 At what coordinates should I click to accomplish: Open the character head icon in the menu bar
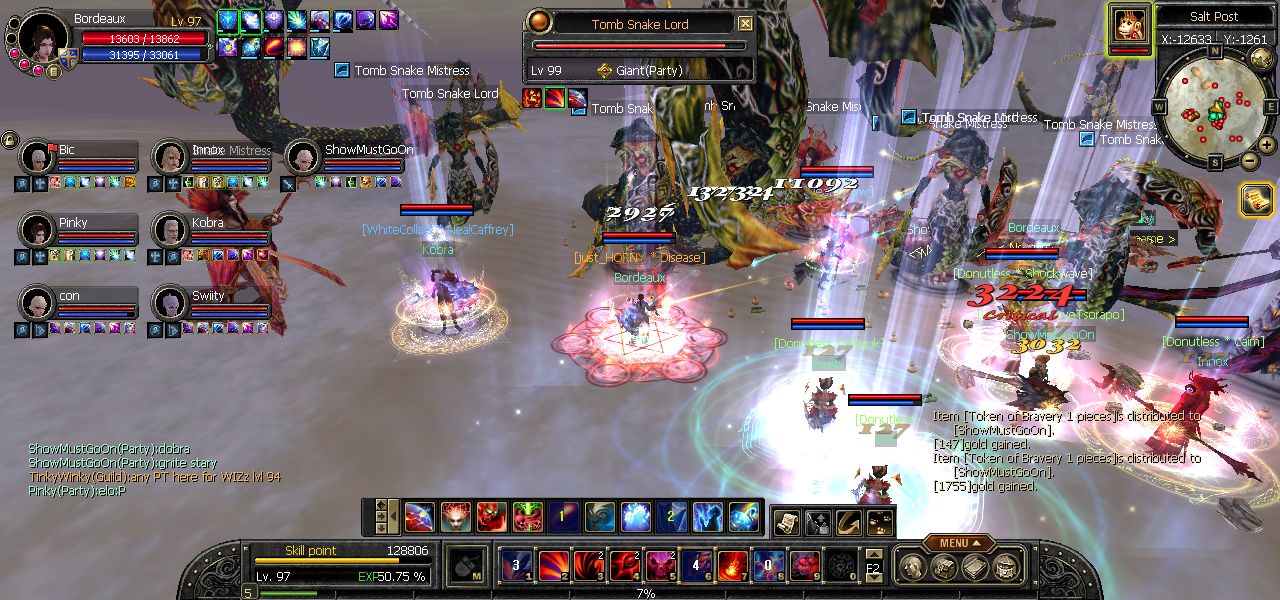tap(912, 567)
